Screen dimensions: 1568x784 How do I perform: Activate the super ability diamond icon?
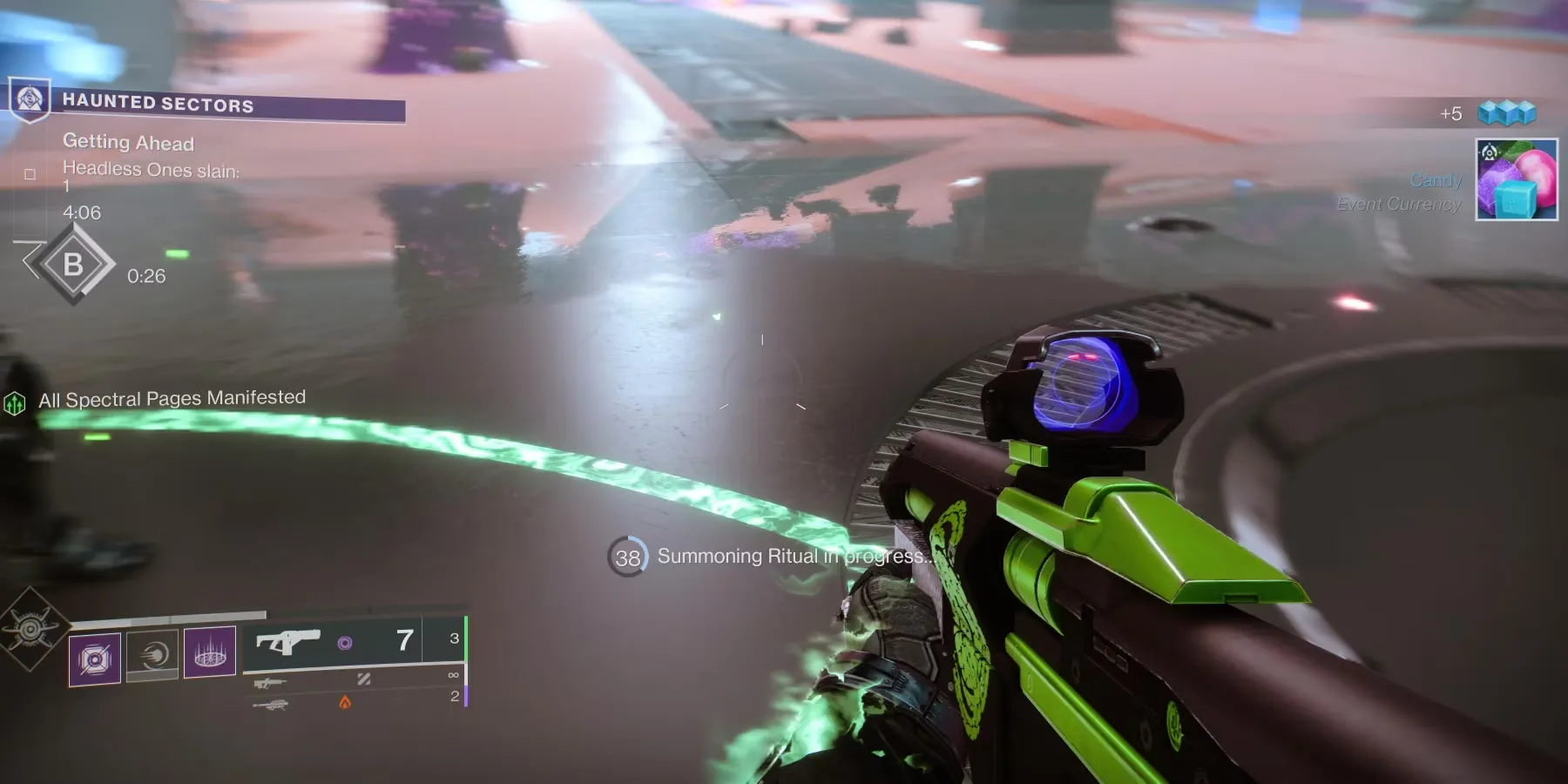pos(30,629)
